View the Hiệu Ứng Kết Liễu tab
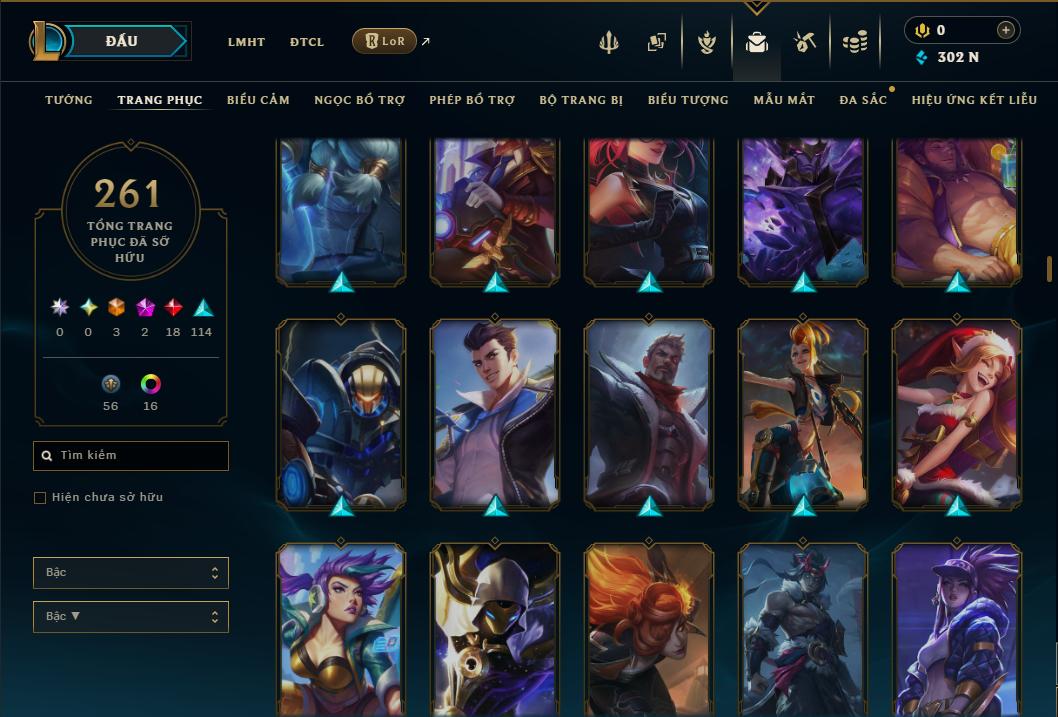Screen dimensions: 1058x717 (974, 100)
